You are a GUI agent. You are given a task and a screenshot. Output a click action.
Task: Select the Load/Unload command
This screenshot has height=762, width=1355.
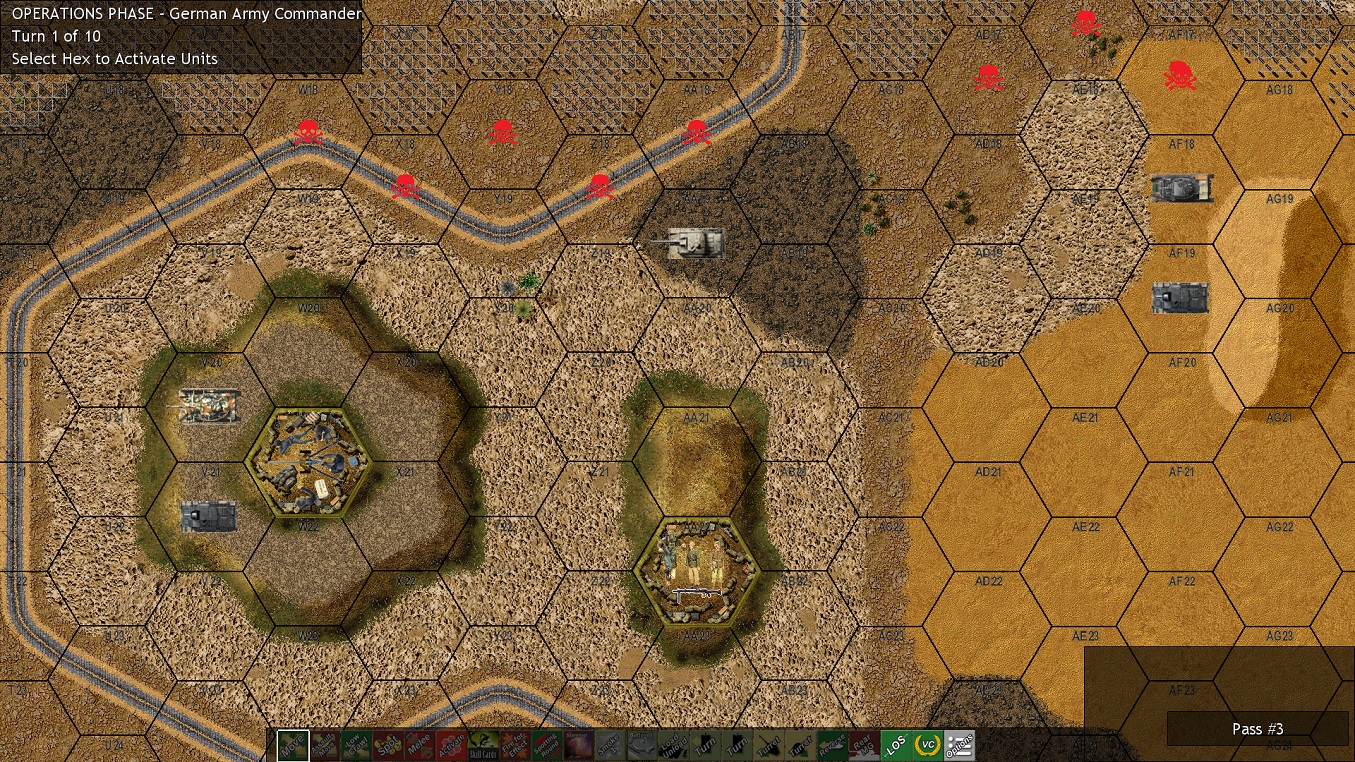tap(672, 745)
